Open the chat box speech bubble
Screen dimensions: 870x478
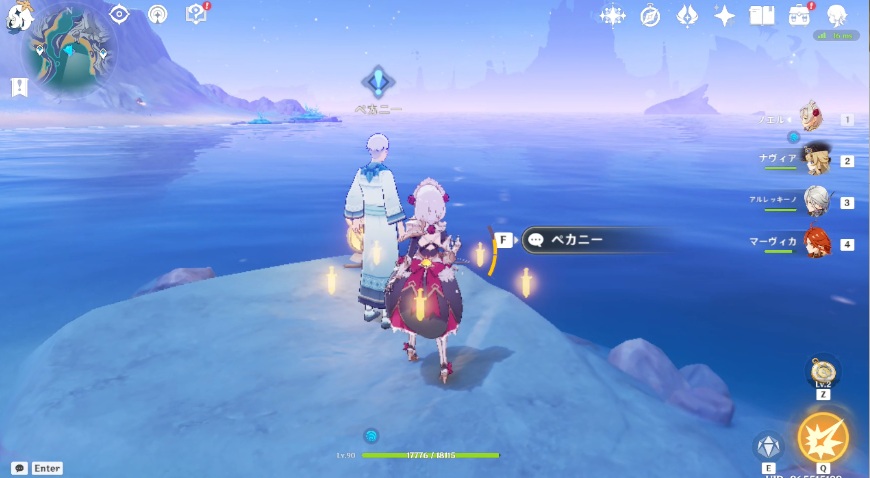click(x=20, y=468)
